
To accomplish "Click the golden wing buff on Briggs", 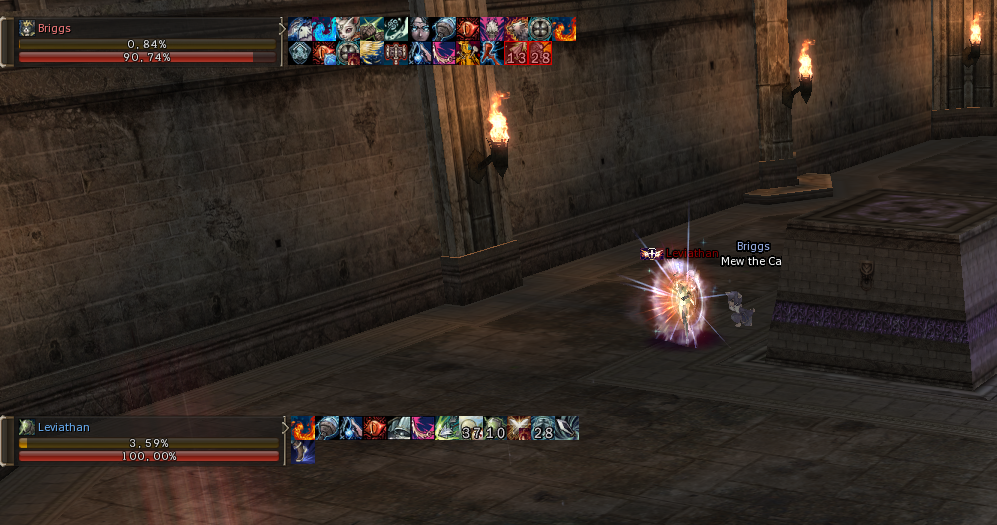I will [x=372, y=53].
